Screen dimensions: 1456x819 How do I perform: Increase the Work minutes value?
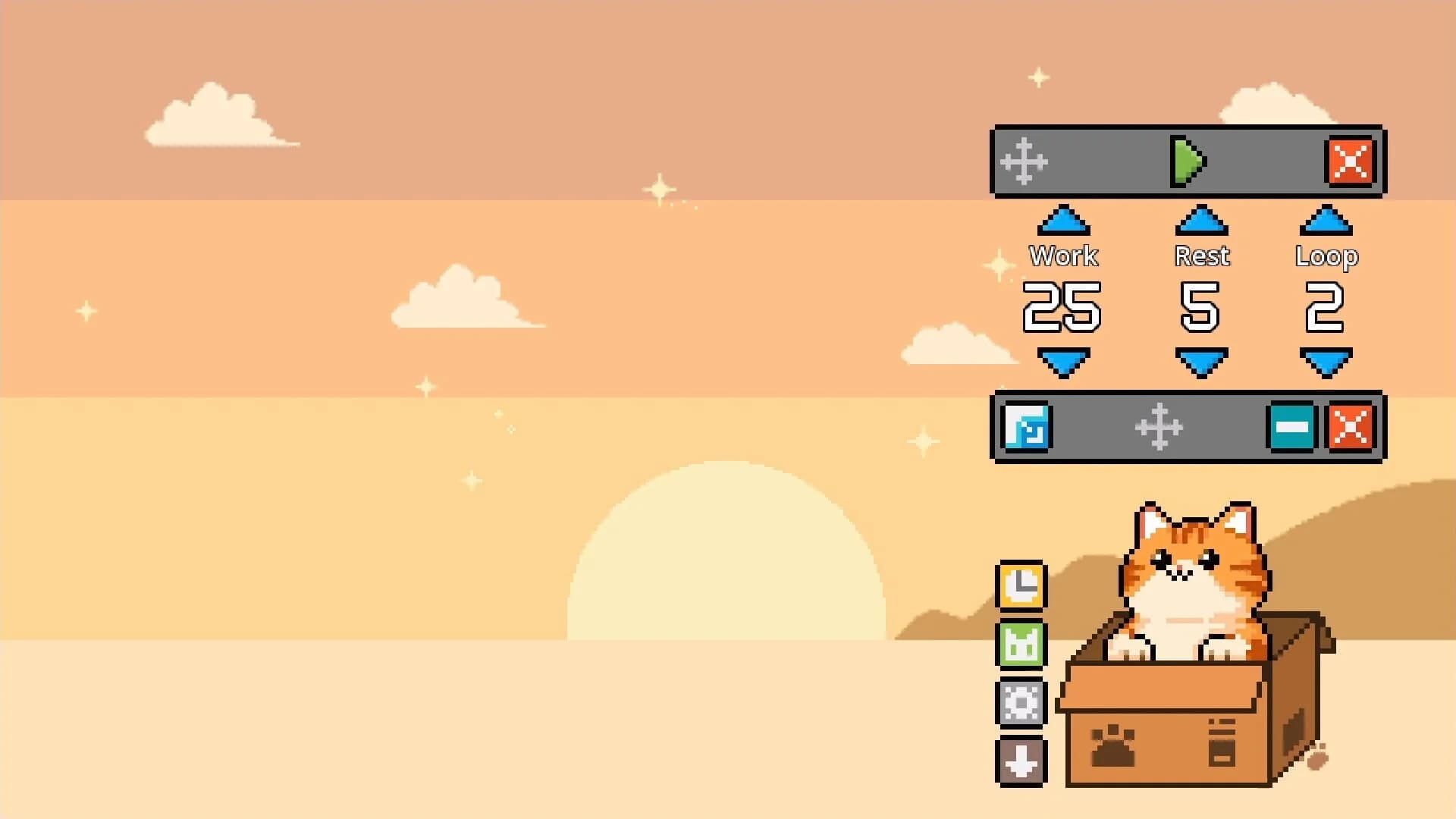(x=1064, y=222)
